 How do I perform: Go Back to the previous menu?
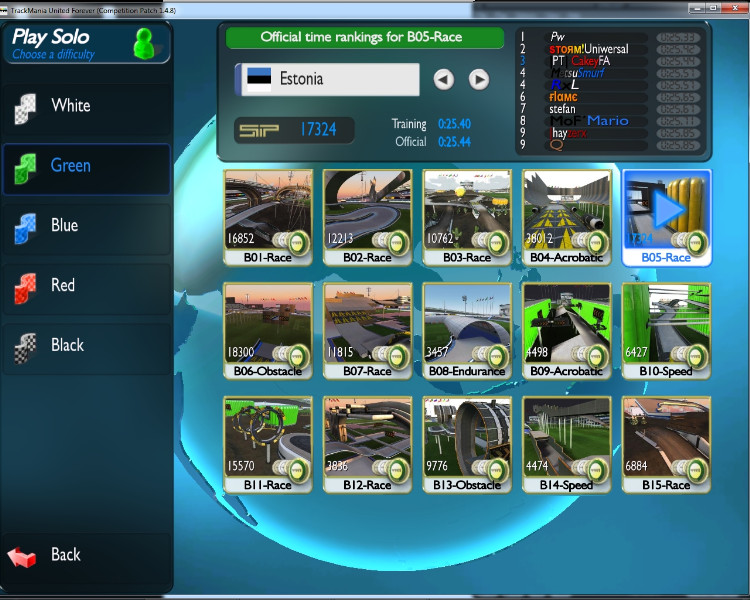[x=65, y=555]
